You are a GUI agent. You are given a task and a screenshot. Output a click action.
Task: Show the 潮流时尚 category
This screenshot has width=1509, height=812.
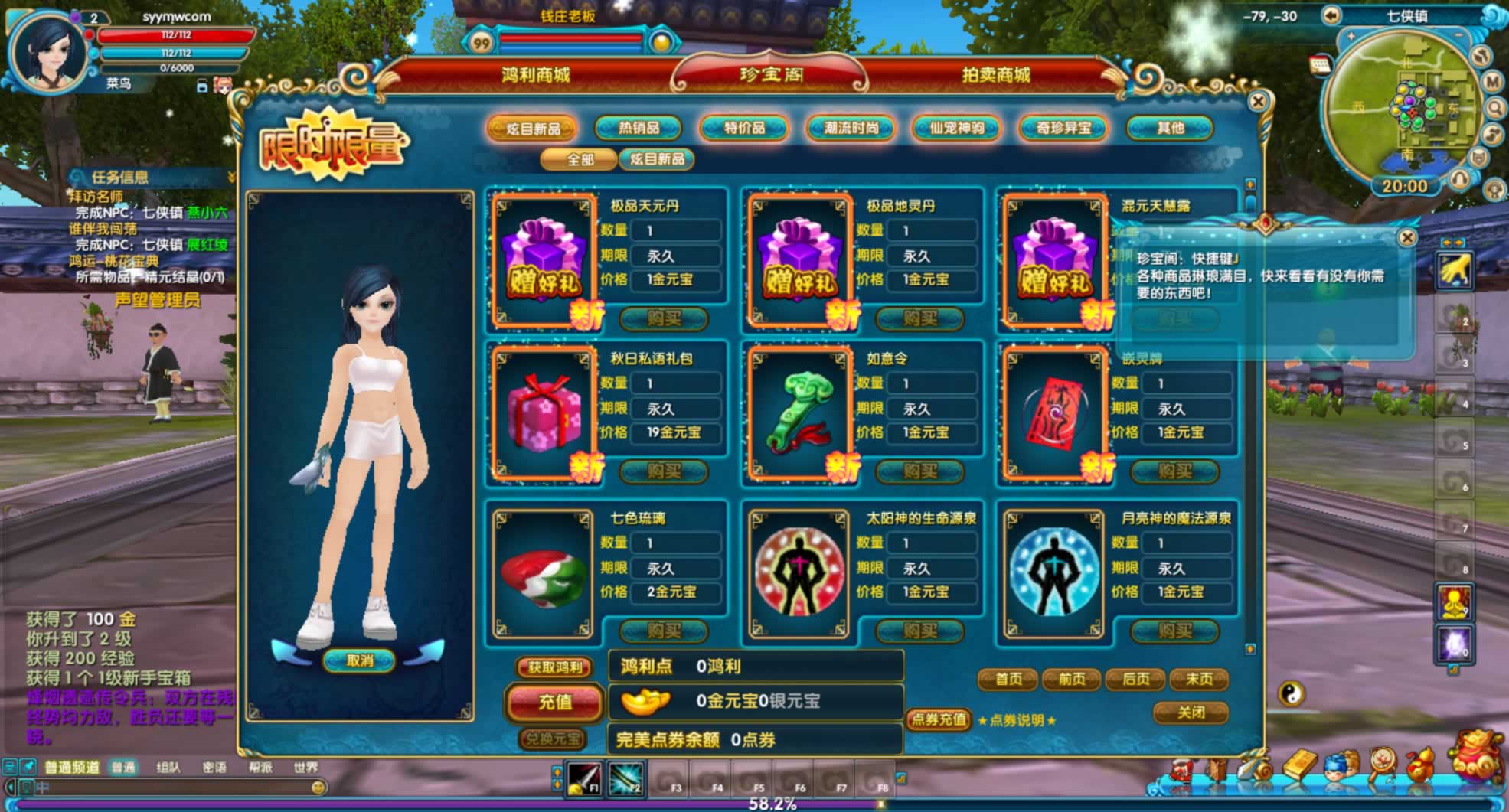pos(851,128)
